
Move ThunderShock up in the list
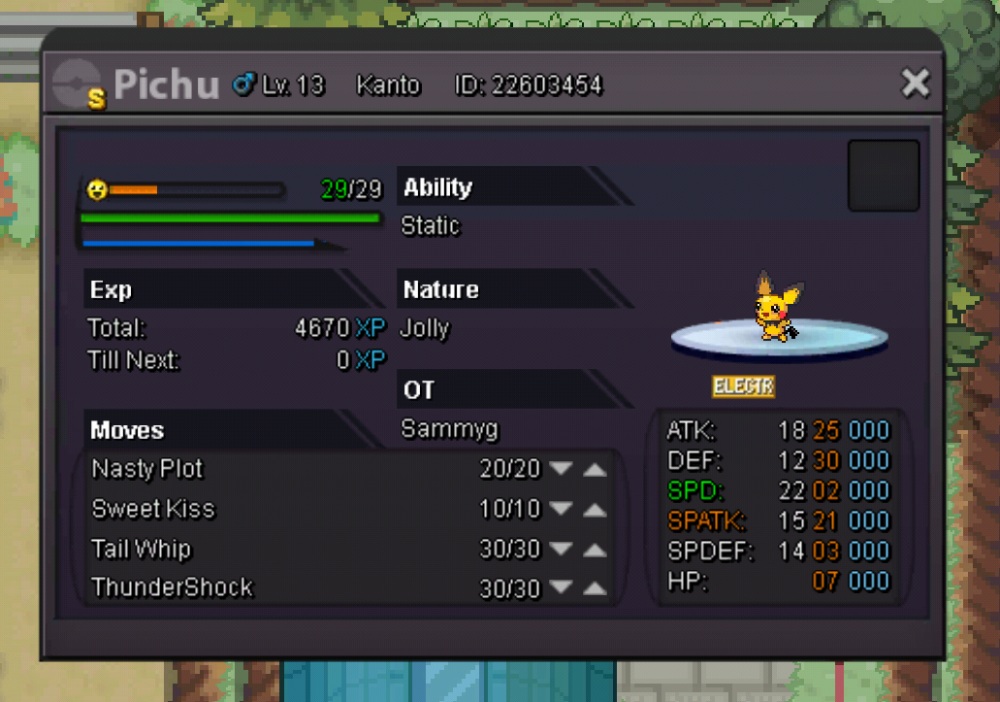pos(595,588)
